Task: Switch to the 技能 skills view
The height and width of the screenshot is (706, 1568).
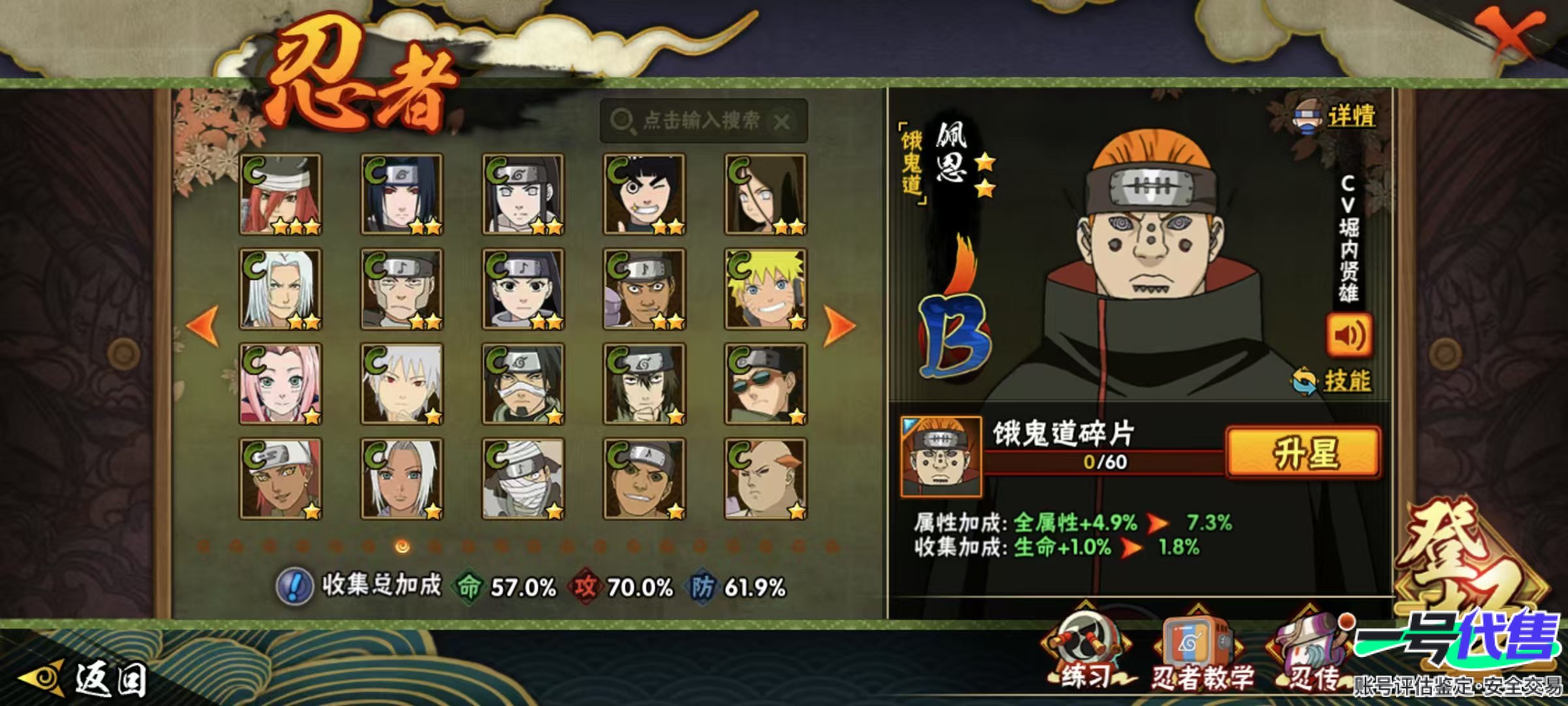Action: [1333, 380]
